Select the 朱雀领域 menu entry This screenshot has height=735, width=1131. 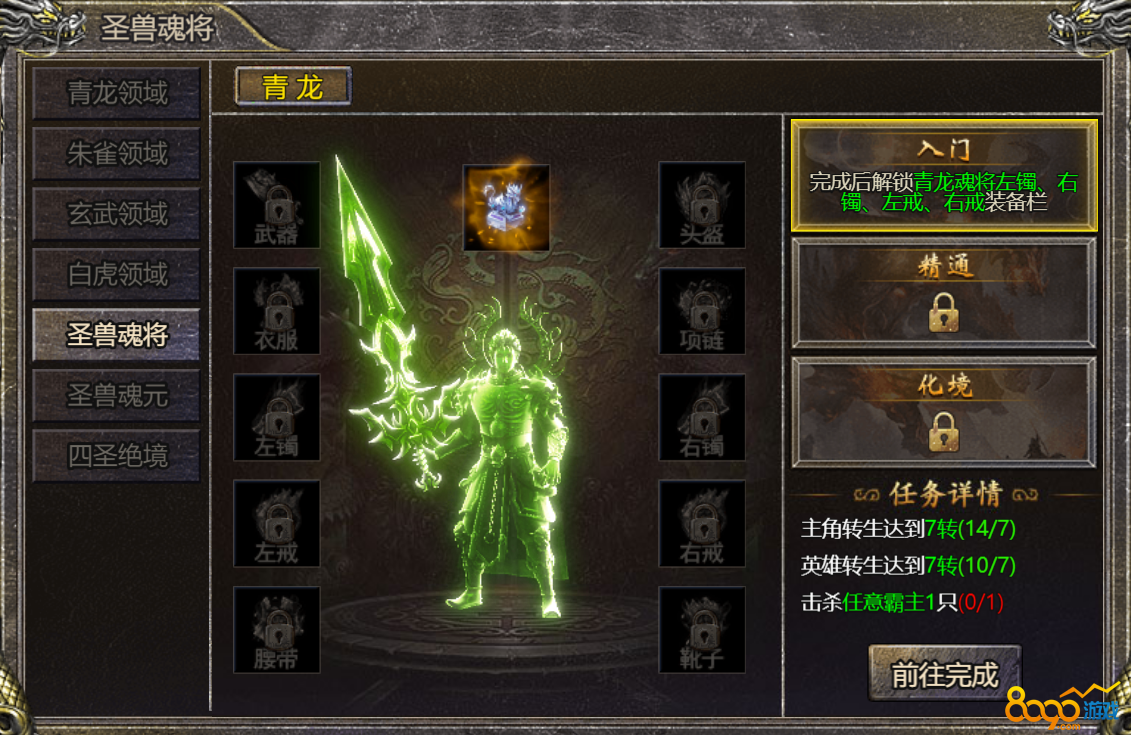click(117, 154)
